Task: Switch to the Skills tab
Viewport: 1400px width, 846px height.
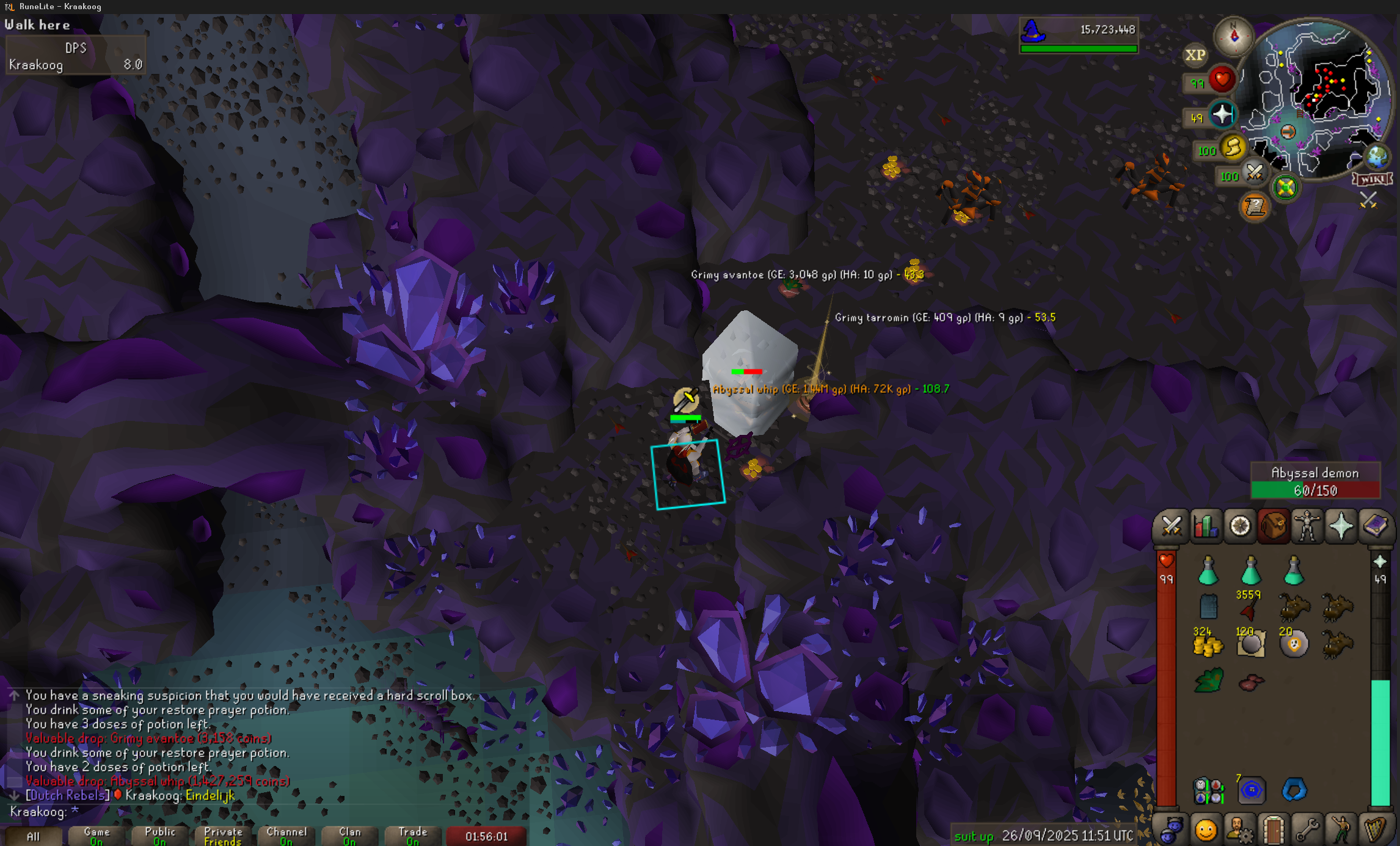Action: pos(1206,526)
